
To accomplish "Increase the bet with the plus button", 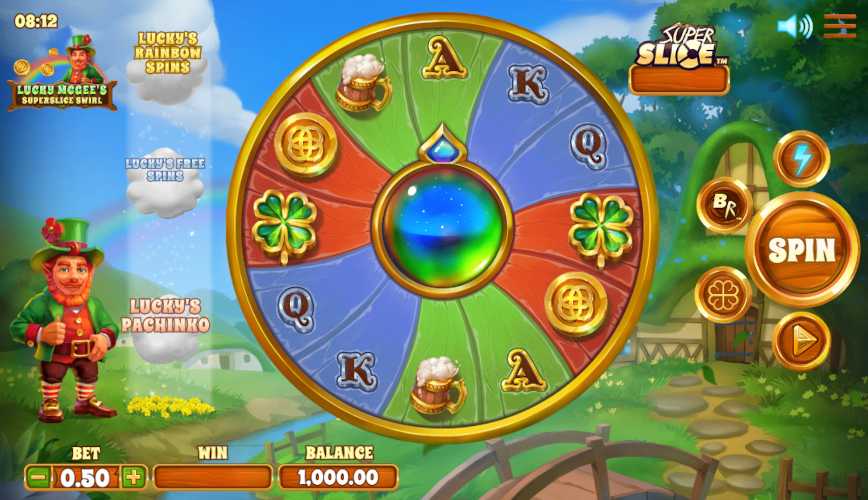I will pyautogui.click(x=133, y=477).
